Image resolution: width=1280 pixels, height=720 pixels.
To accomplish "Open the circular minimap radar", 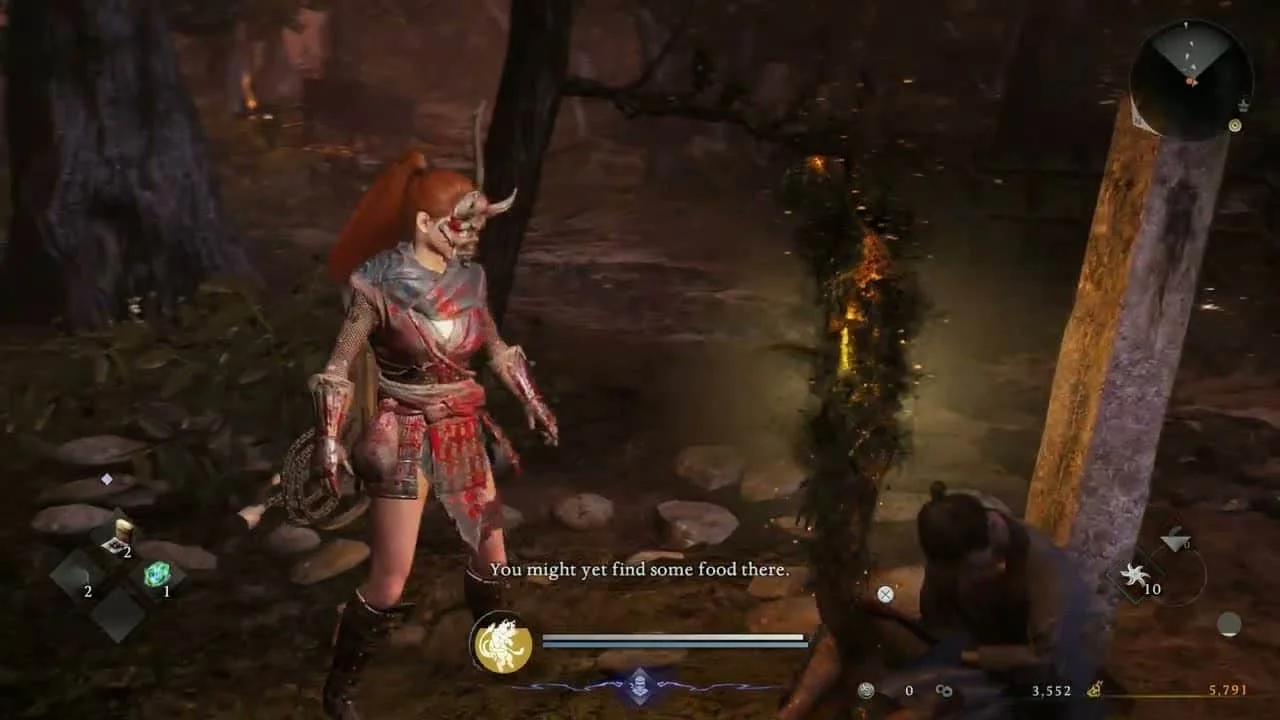I will [1190, 78].
